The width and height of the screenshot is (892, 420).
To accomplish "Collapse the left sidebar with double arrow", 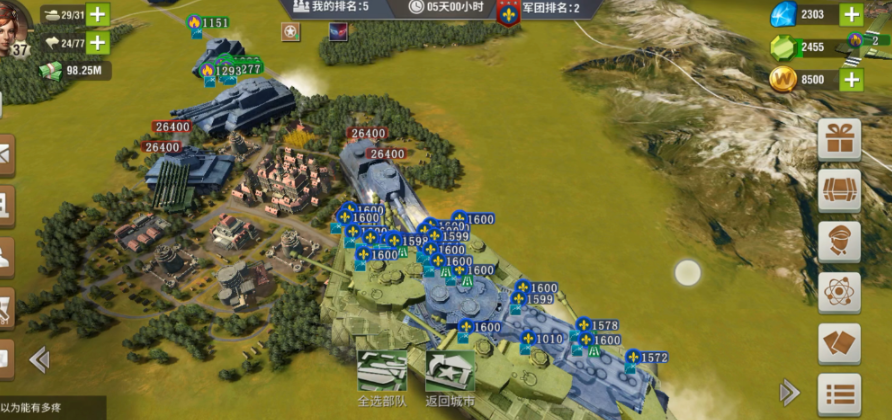I will 39,359.
